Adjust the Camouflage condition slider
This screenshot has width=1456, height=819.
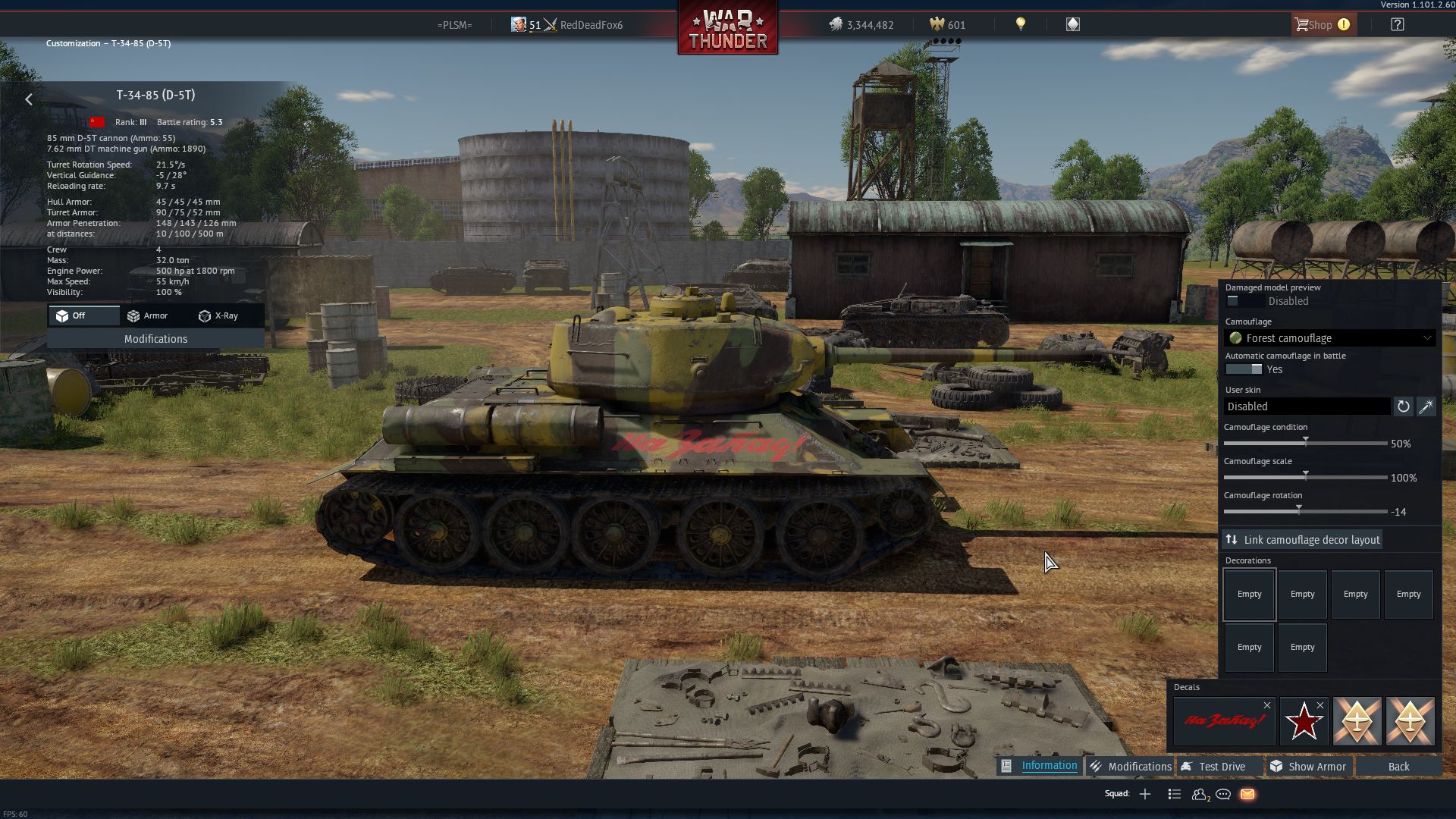pyautogui.click(x=1306, y=443)
